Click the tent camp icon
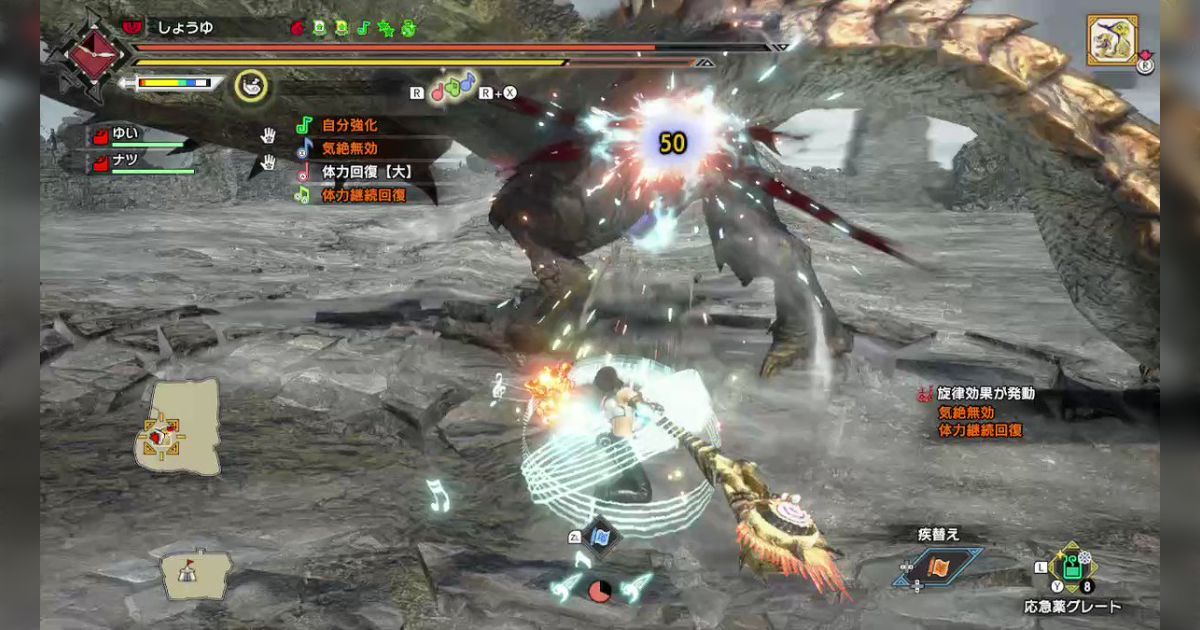Image resolution: width=1200 pixels, height=630 pixels. coord(186,573)
